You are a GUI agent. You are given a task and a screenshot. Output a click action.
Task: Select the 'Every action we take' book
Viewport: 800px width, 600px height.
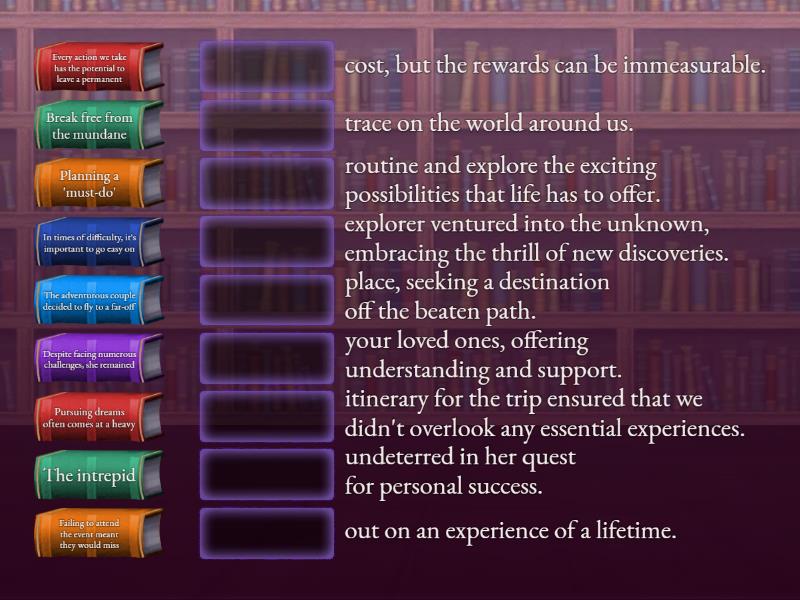point(95,68)
